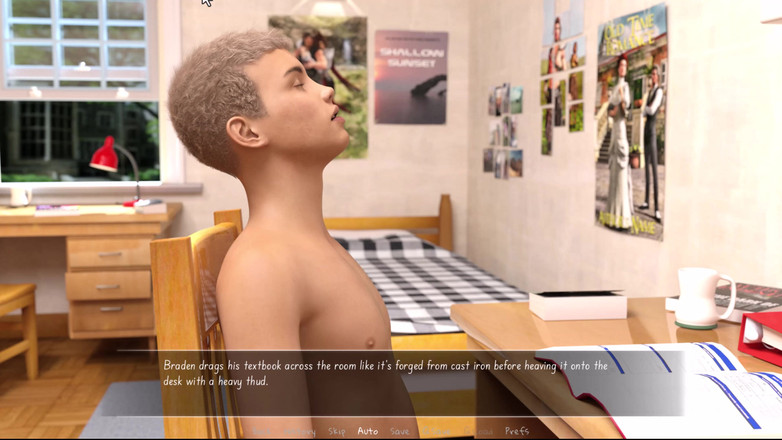Open the dialogue History log
782x440 pixels.
tap(300, 431)
